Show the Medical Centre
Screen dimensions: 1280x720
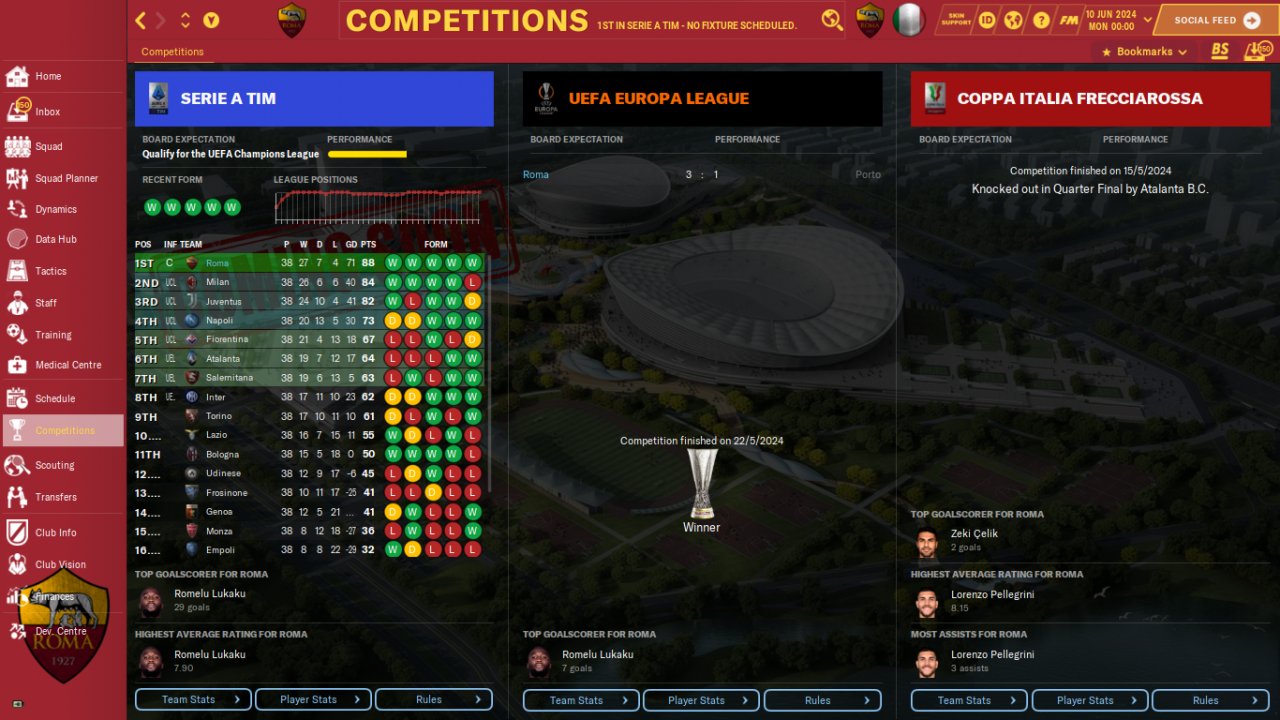coord(67,365)
